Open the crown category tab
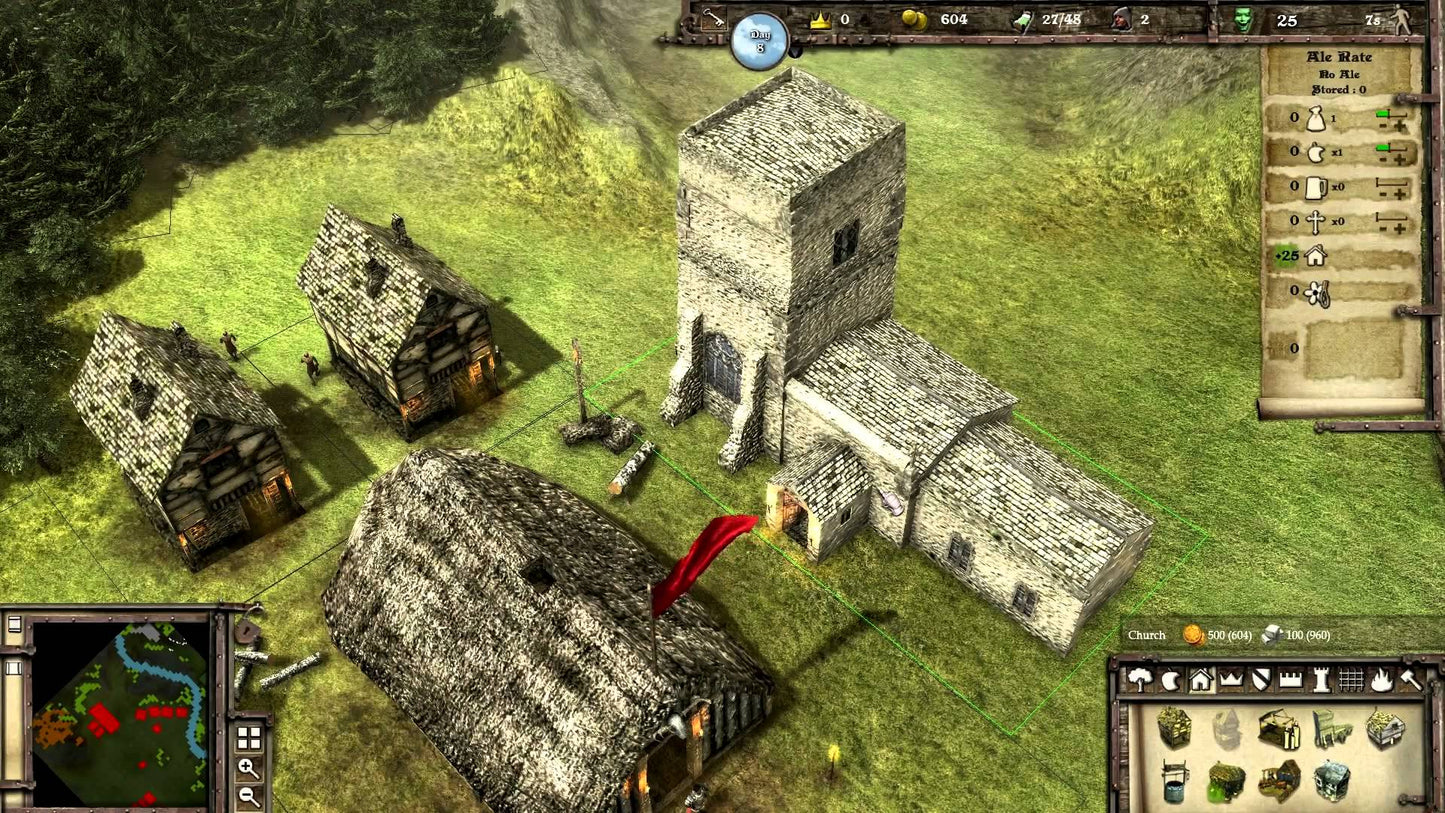Screen dimensions: 1445x813 (x=1230, y=680)
